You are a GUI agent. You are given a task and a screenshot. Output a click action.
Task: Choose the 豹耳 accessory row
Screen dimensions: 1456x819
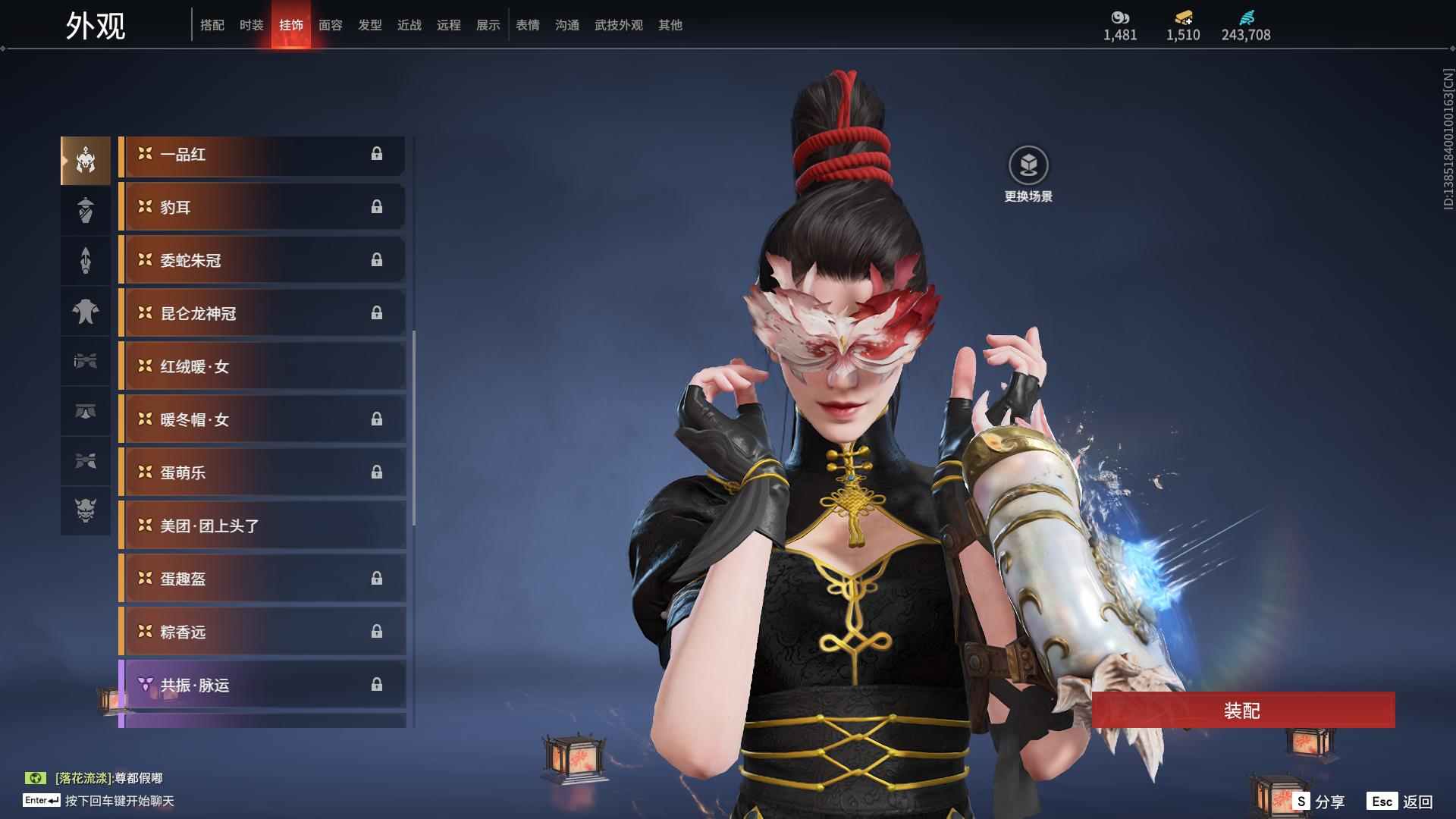point(262,208)
